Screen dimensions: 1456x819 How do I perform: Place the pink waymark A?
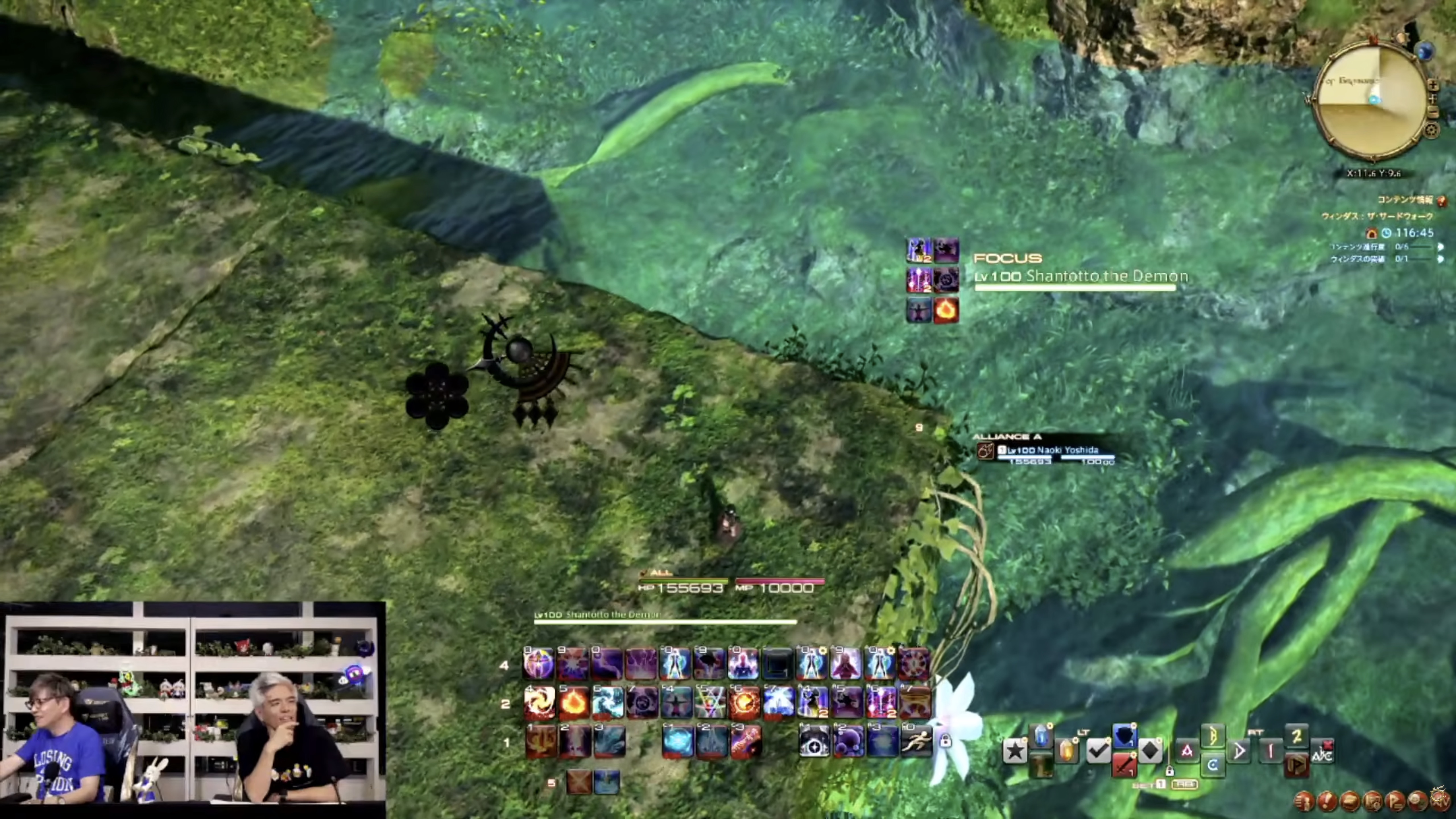[1186, 751]
